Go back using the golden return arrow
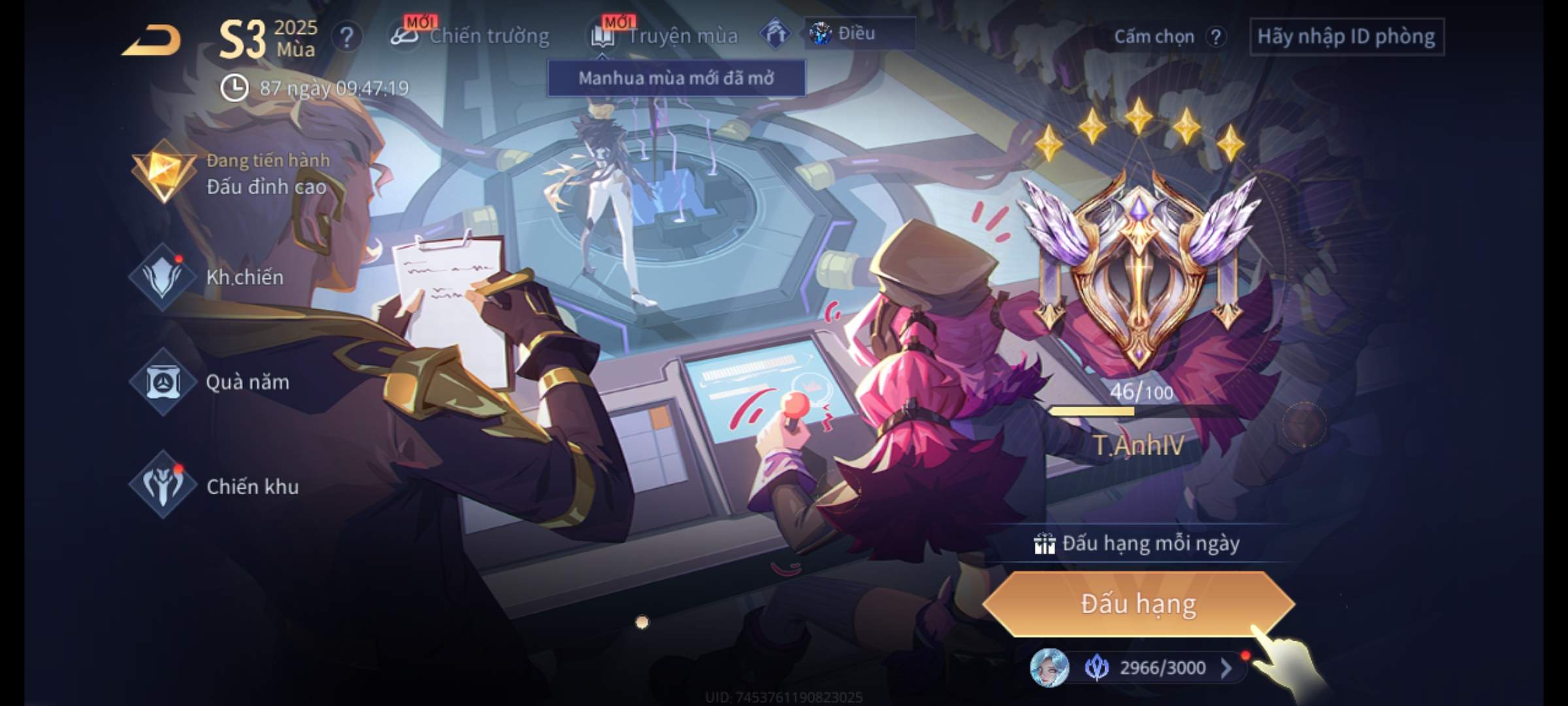 click(x=152, y=41)
